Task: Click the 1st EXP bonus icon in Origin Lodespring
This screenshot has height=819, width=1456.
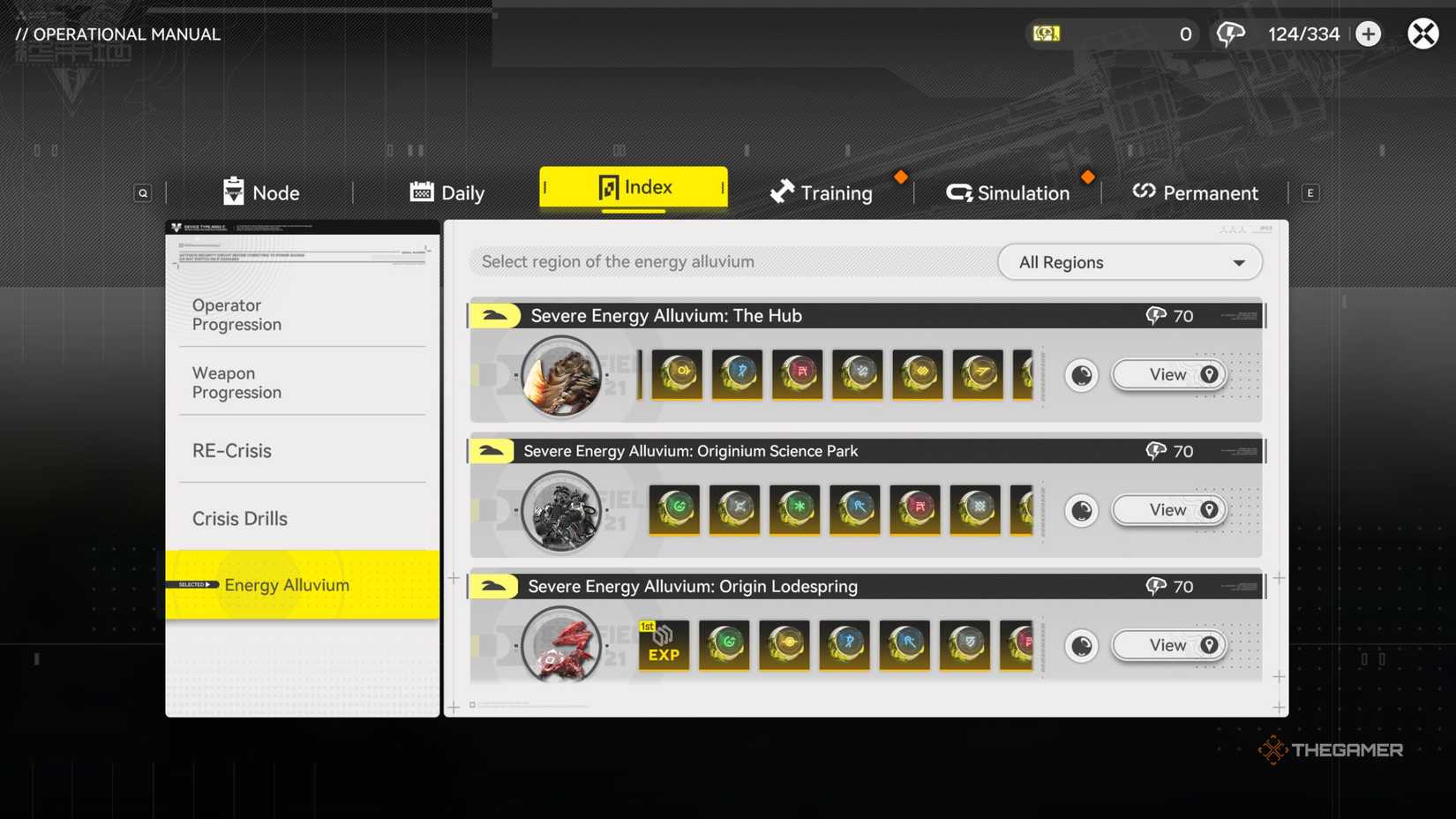Action: 663,645
